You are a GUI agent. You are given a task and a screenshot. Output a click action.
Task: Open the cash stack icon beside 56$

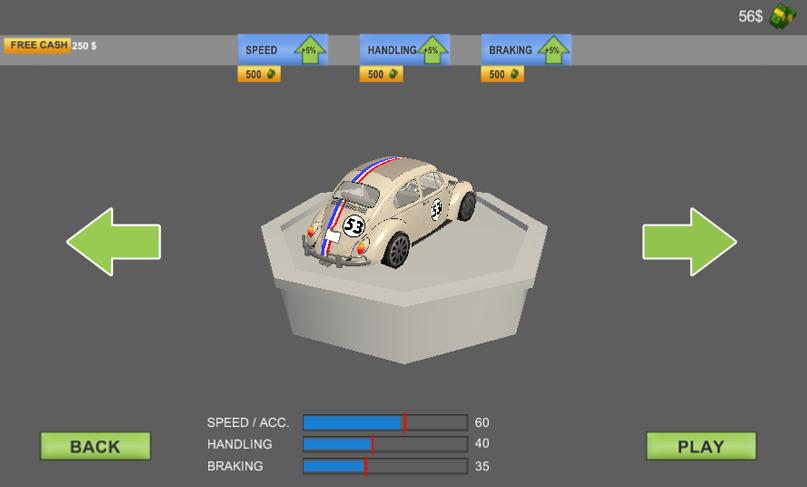pyautogui.click(x=783, y=17)
